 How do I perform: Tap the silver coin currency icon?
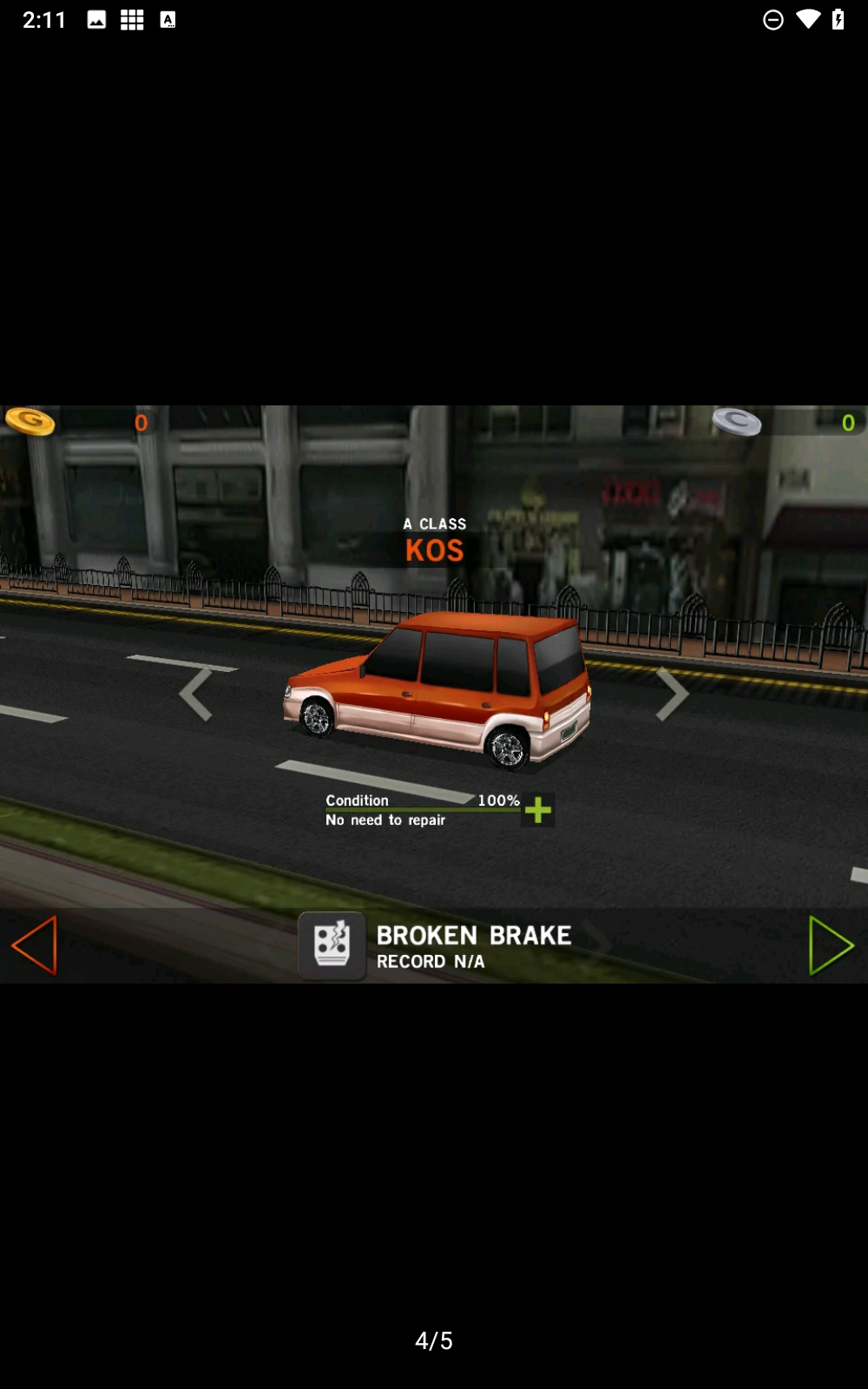[x=737, y=423]
